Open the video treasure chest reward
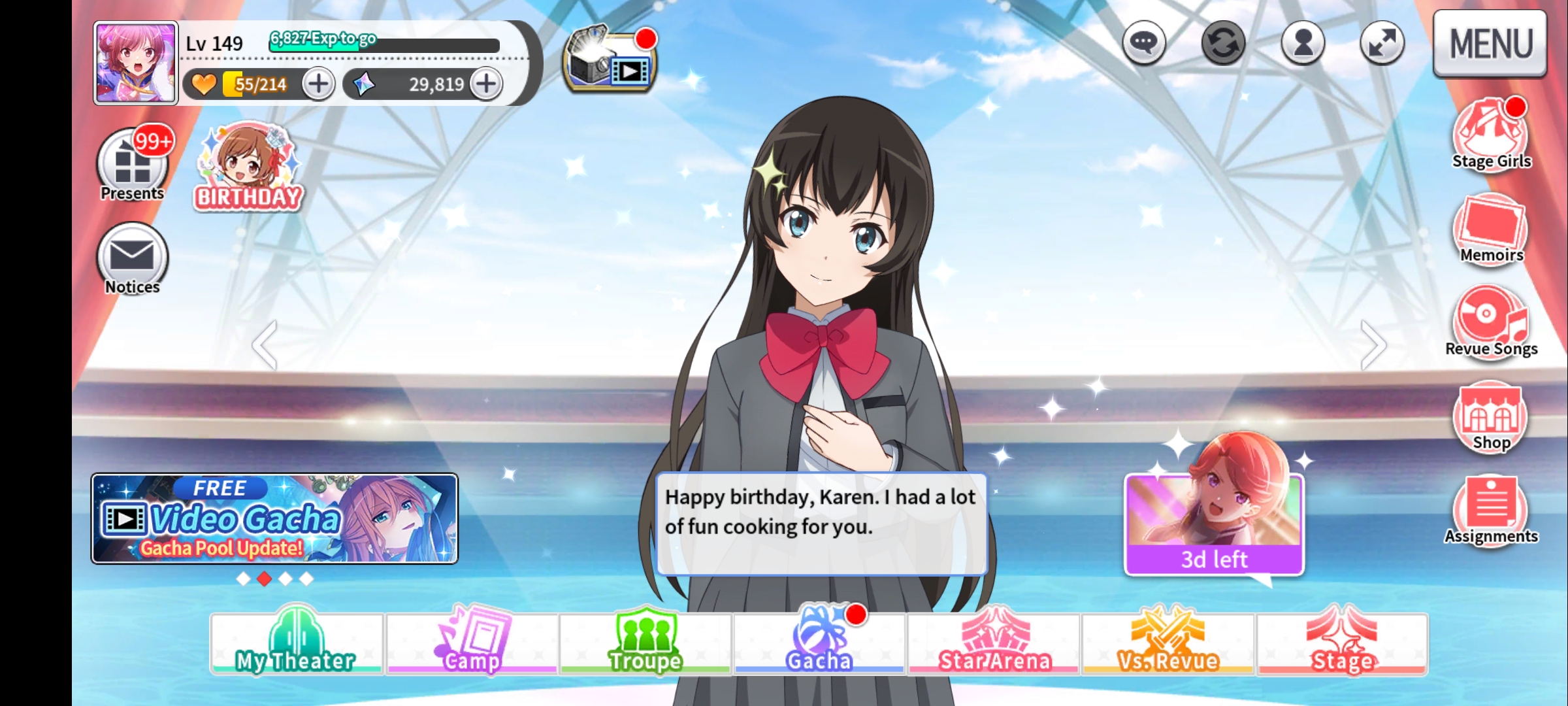Screen dimensions: 1568x706 [609, 61]
